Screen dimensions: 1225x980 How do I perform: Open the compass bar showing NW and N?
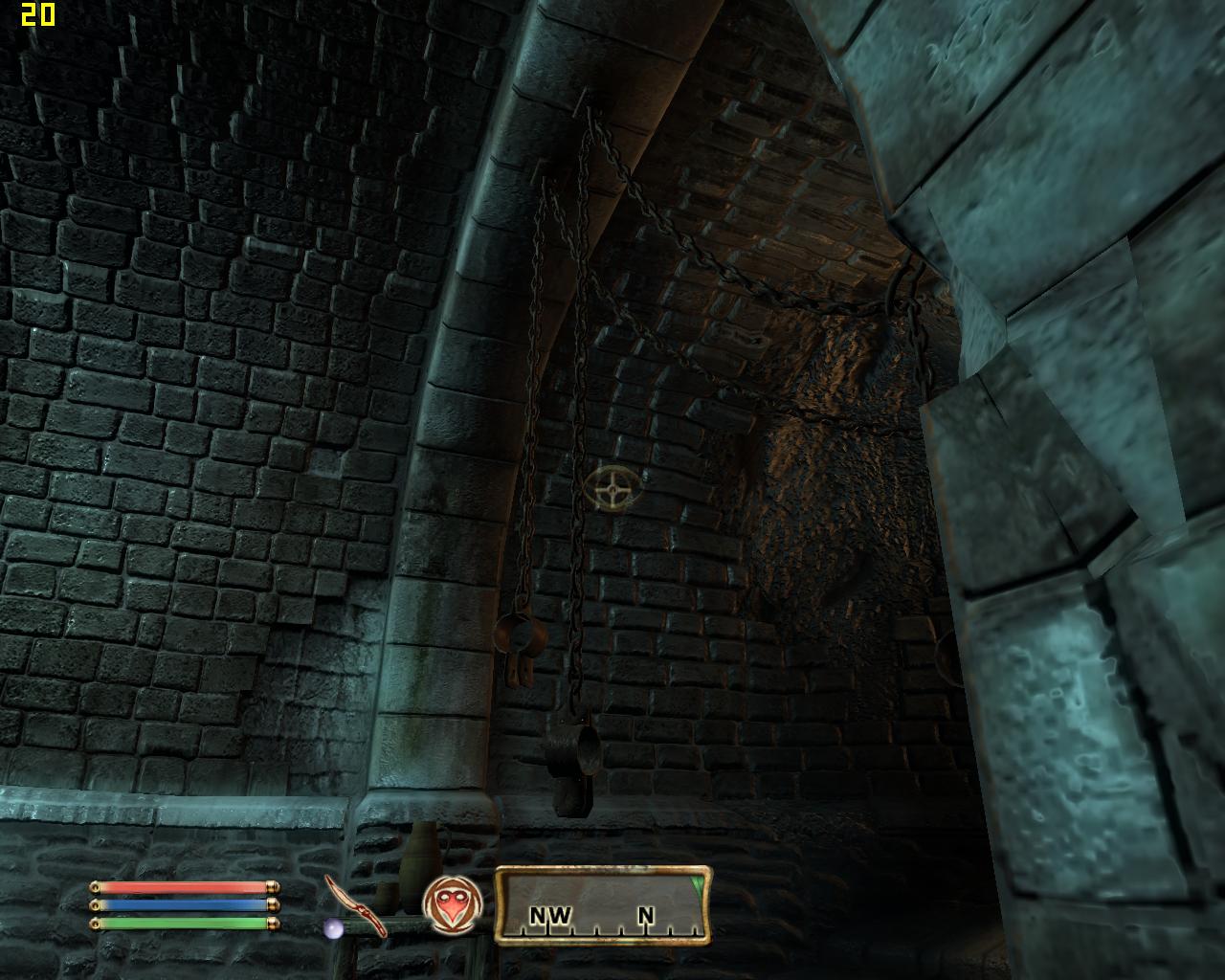pyautogui.click(x=603, y=904)
